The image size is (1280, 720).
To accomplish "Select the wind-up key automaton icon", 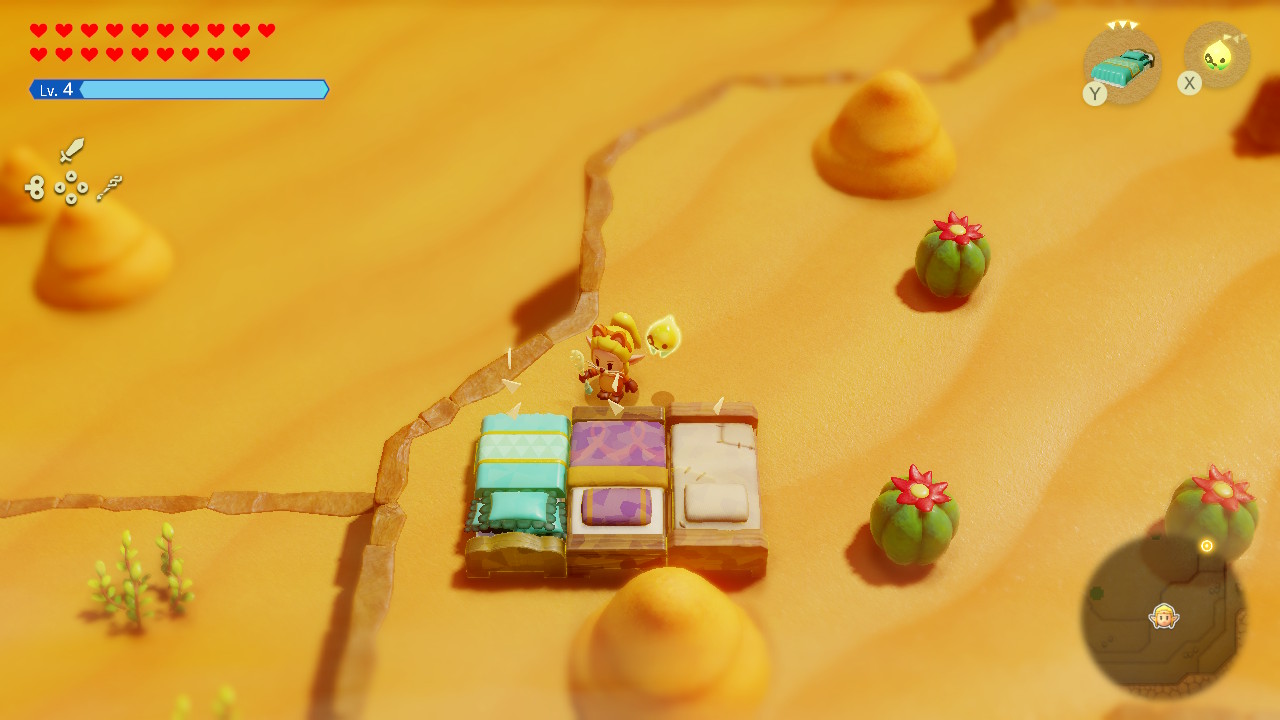I will [x=36, y=187].
